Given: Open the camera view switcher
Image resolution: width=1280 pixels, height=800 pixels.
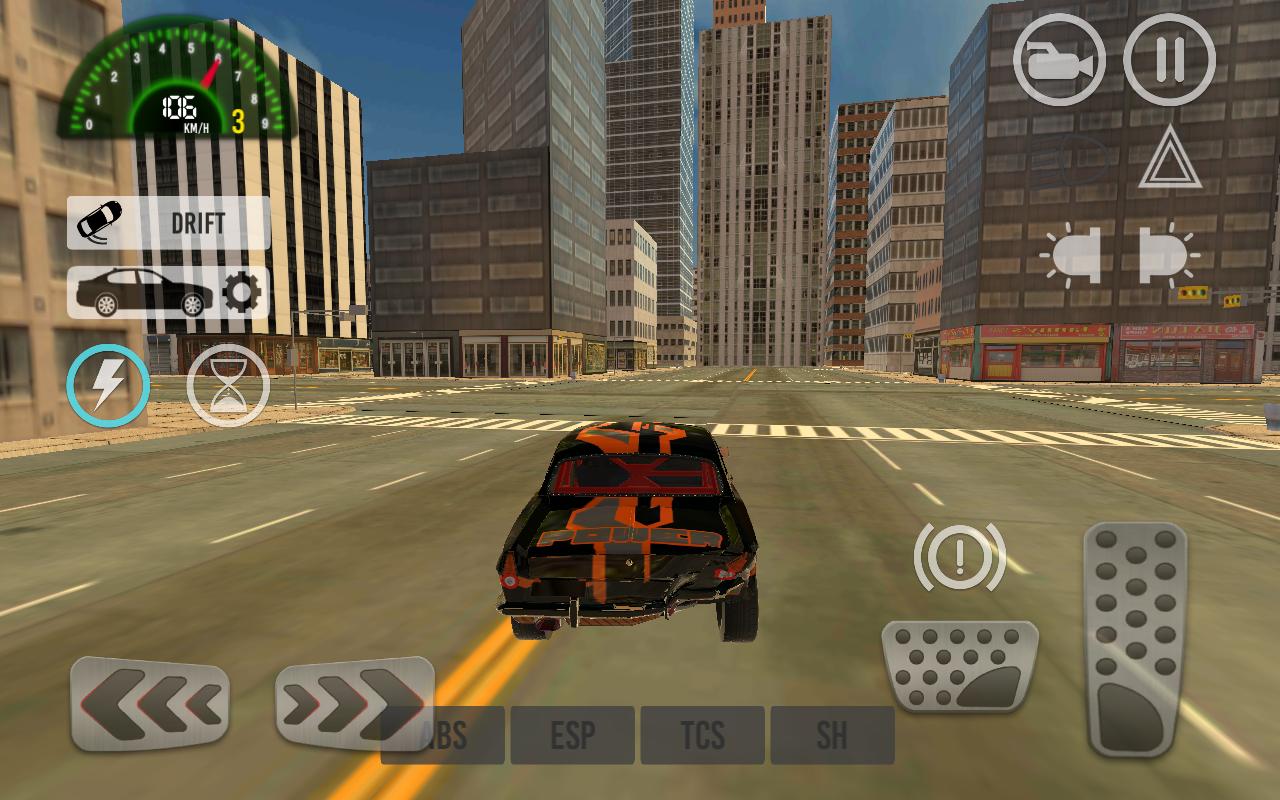Looking at the screenshot, I should pos(1062,60).
